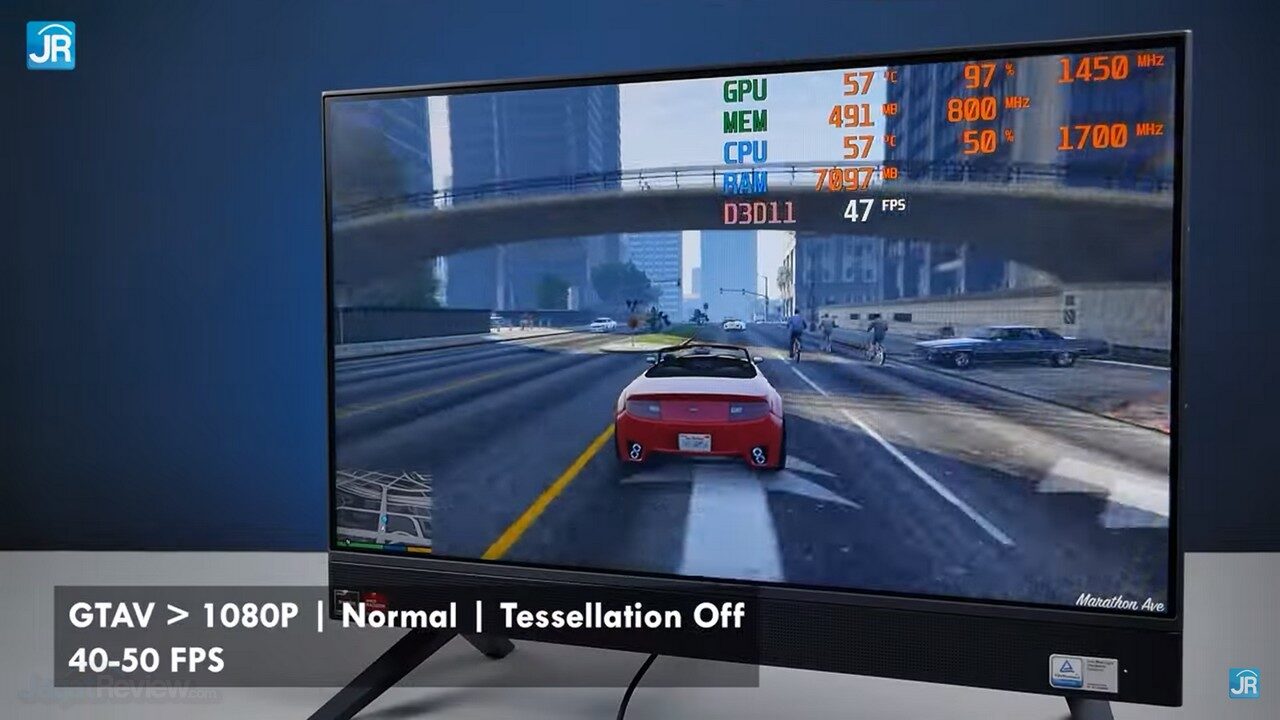Click the JR channel logo watermark

coord(51,45)
